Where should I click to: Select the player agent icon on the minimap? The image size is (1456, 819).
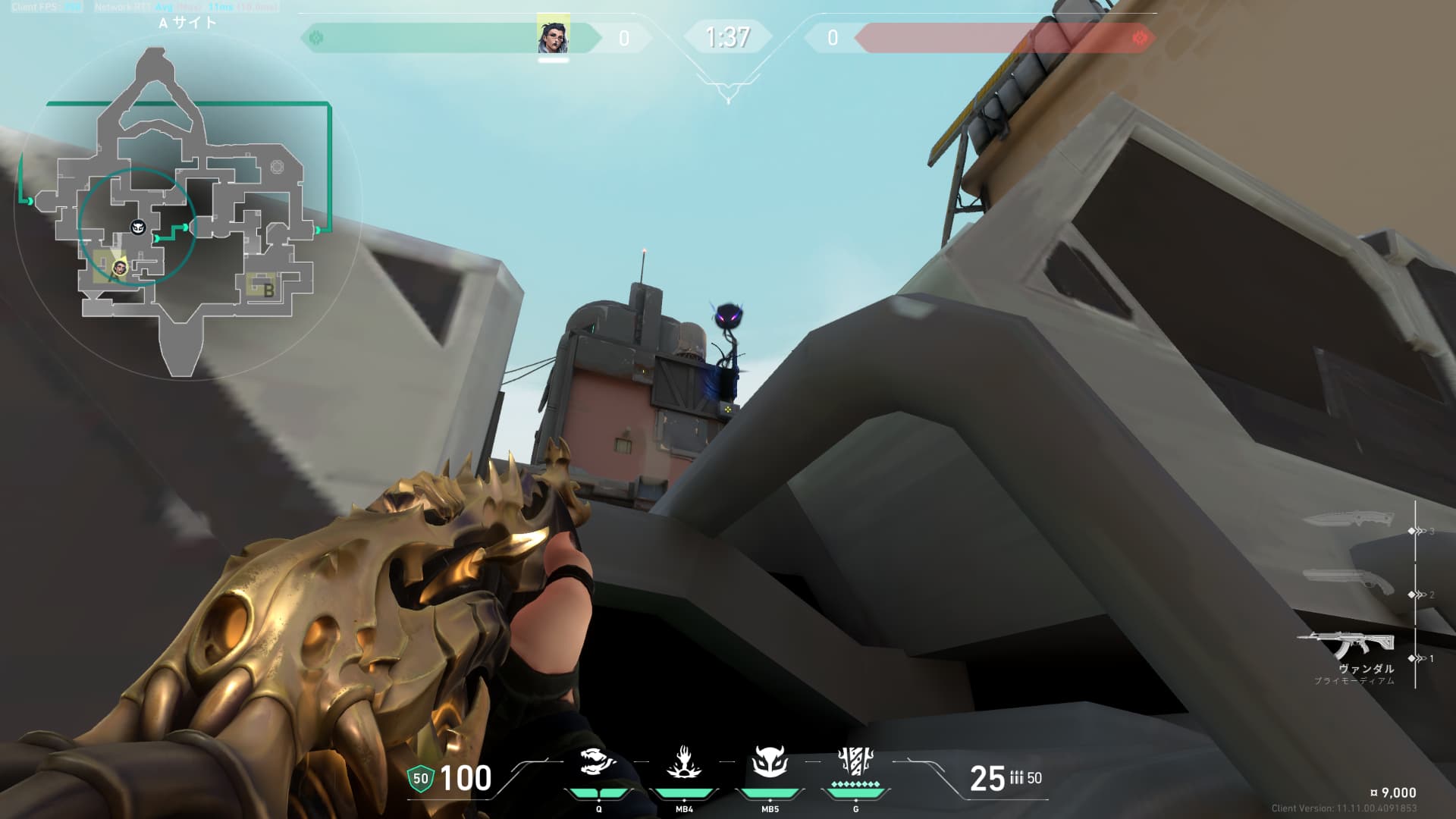(119, 268)
